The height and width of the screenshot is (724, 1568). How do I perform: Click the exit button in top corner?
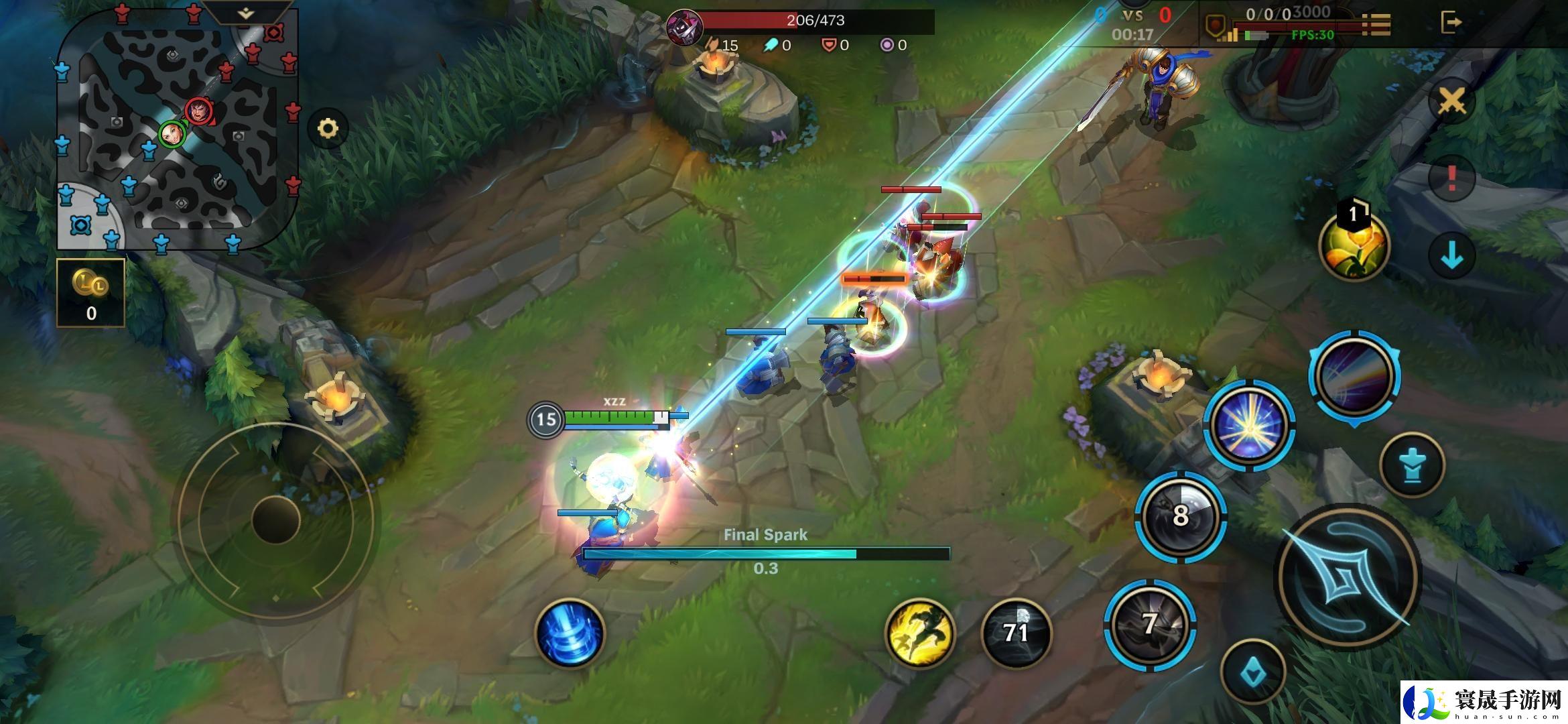(1450, 23)
